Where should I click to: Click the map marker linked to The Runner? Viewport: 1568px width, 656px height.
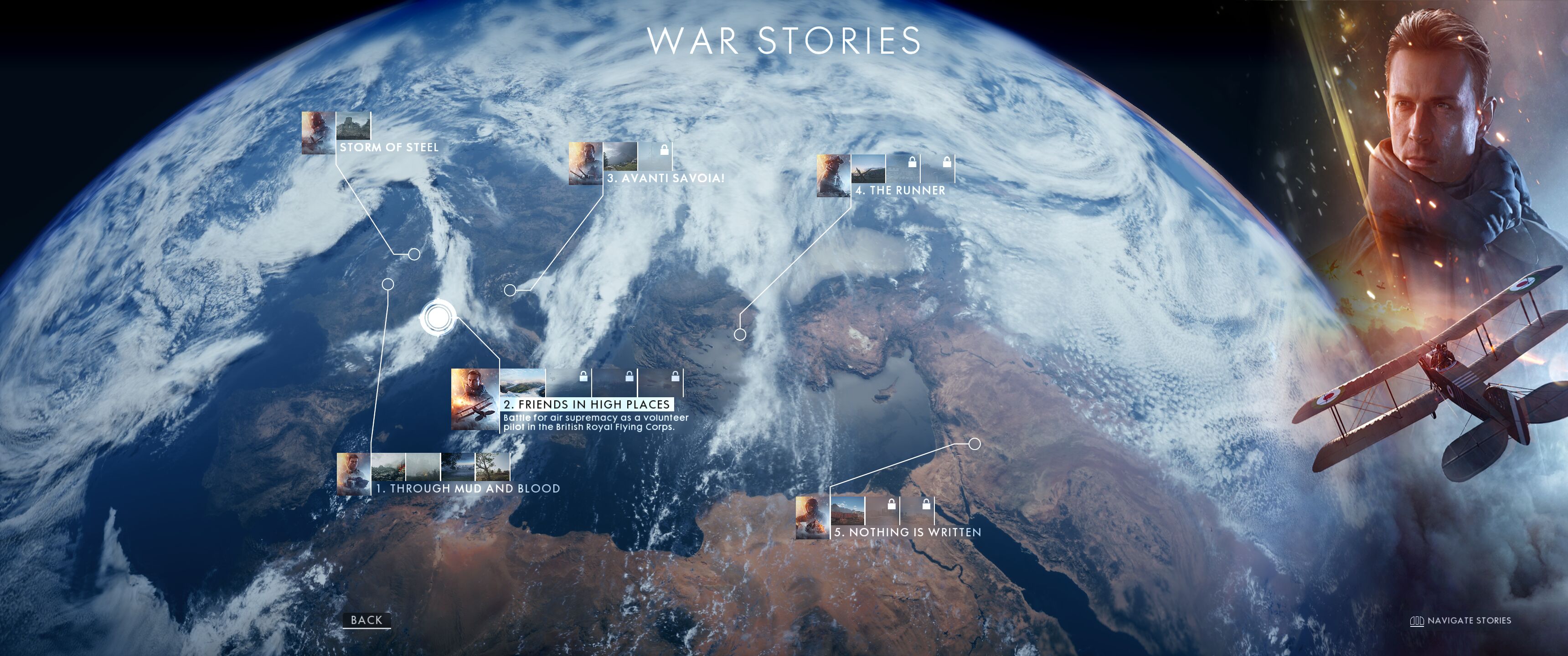pos(740,334)
